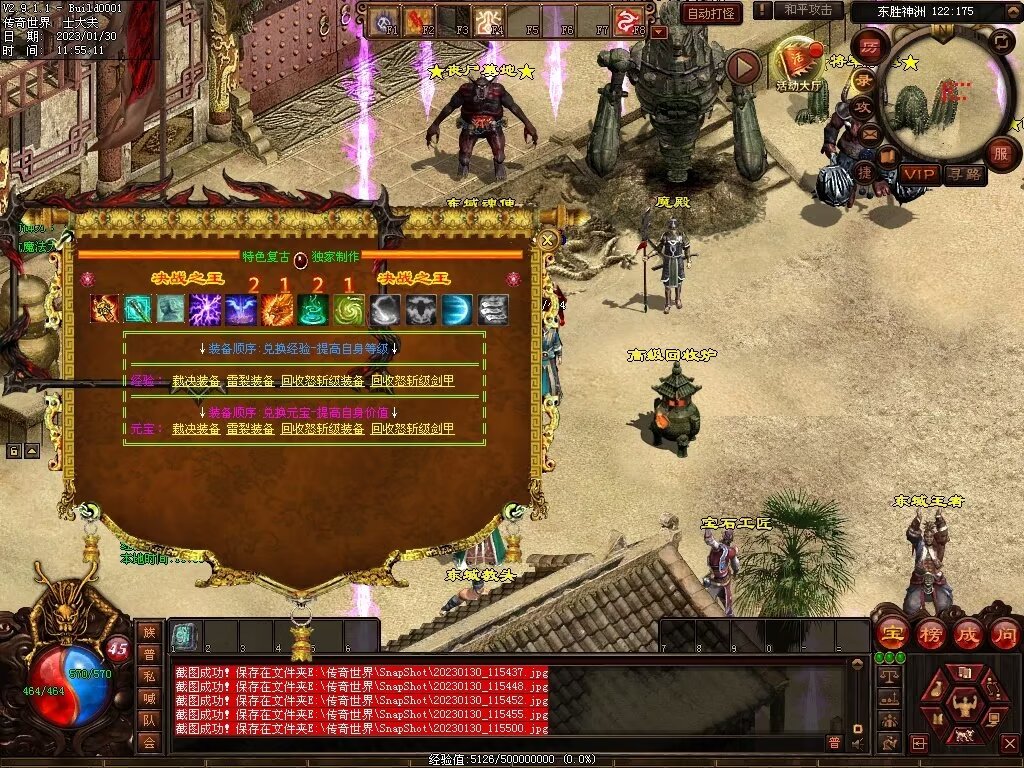The height and width of the screenshot is (768, 1024).
Task: Recycle 回收怒斩级剑甲 for experience
Action: (x=412, y=381)
